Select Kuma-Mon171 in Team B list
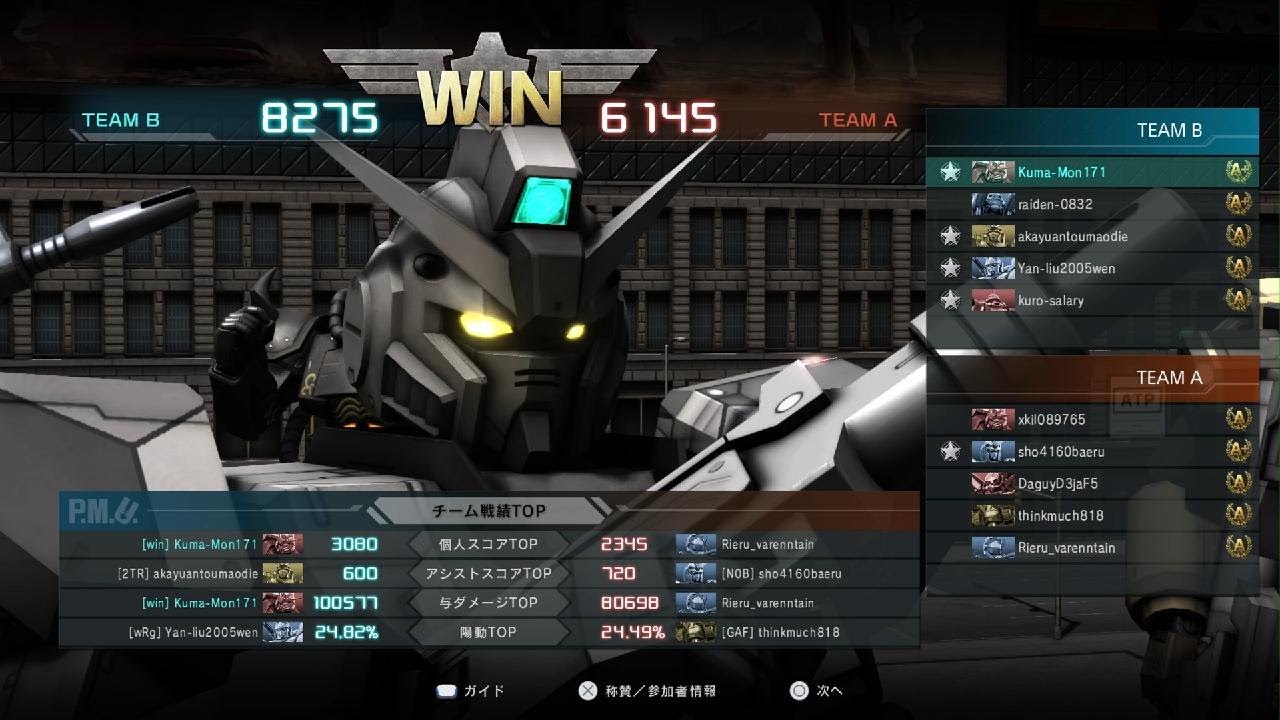This screenshot has height=720, width=1280. tap(1061, 172)
